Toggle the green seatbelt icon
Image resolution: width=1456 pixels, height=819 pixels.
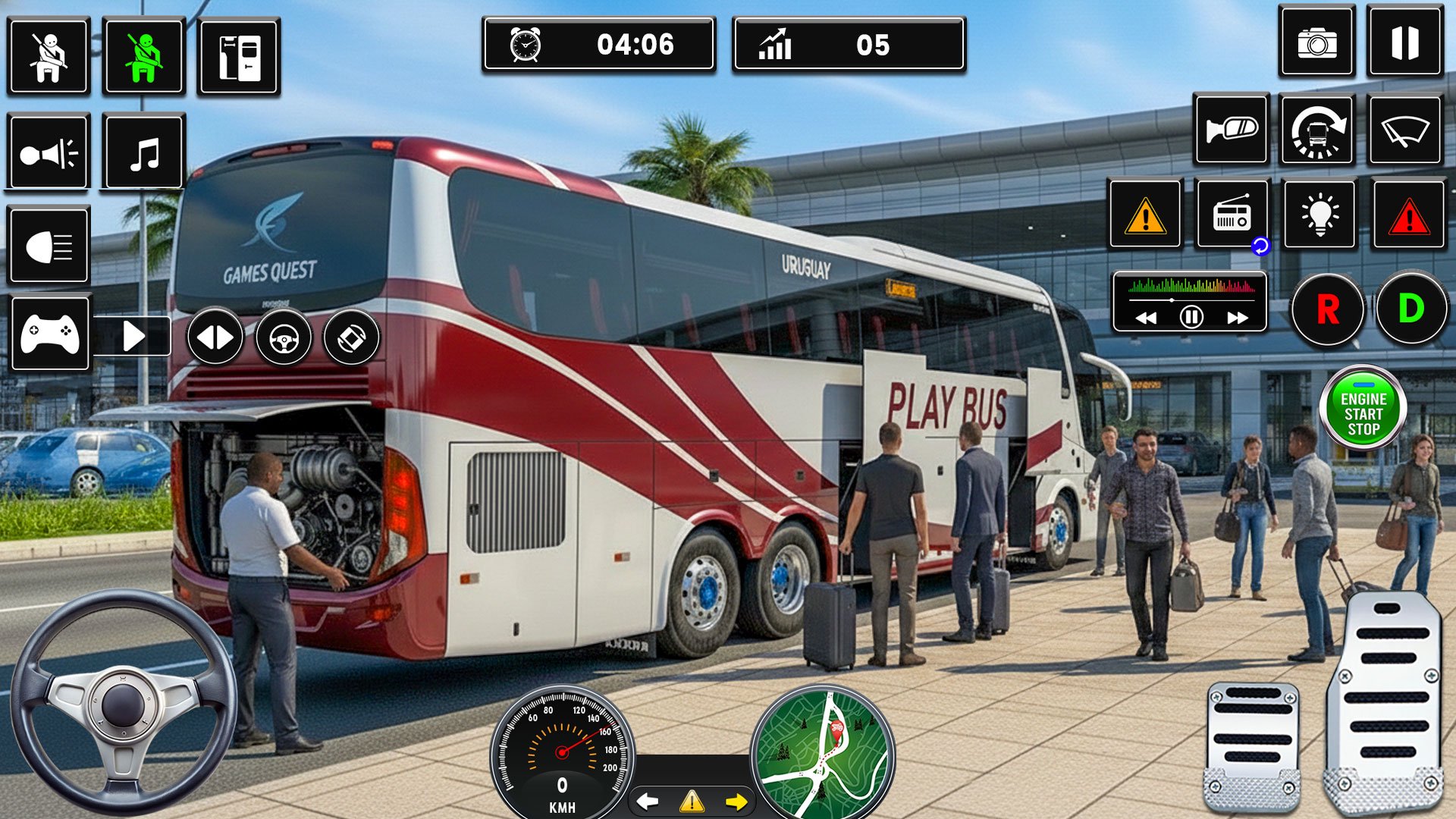click(x=144, y=57)
